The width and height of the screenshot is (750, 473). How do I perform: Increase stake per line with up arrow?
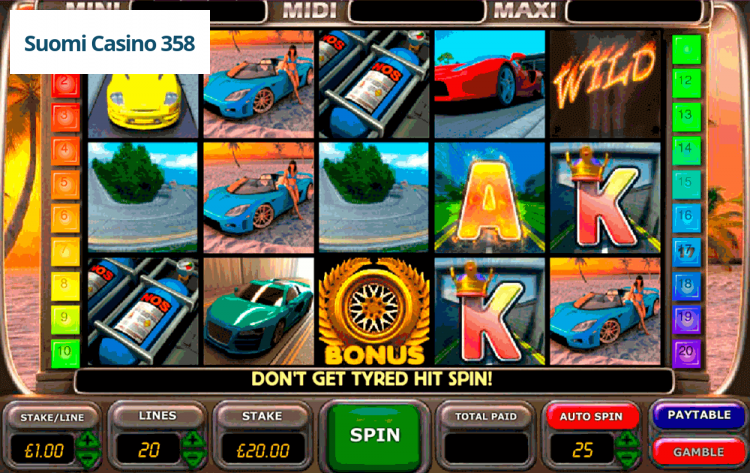[x=88, y=439]
